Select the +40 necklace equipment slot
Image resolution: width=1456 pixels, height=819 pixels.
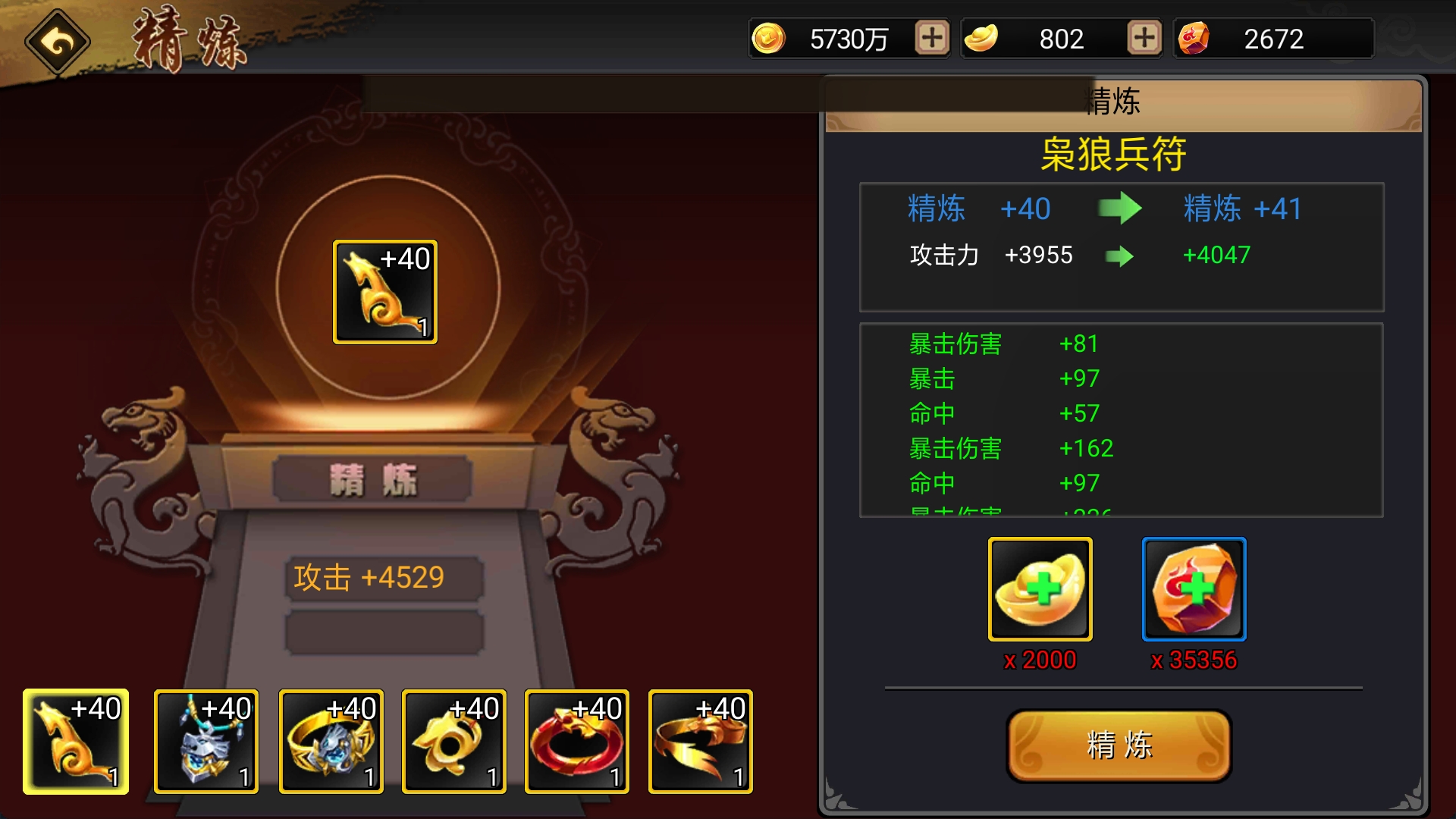coord(205,742)
